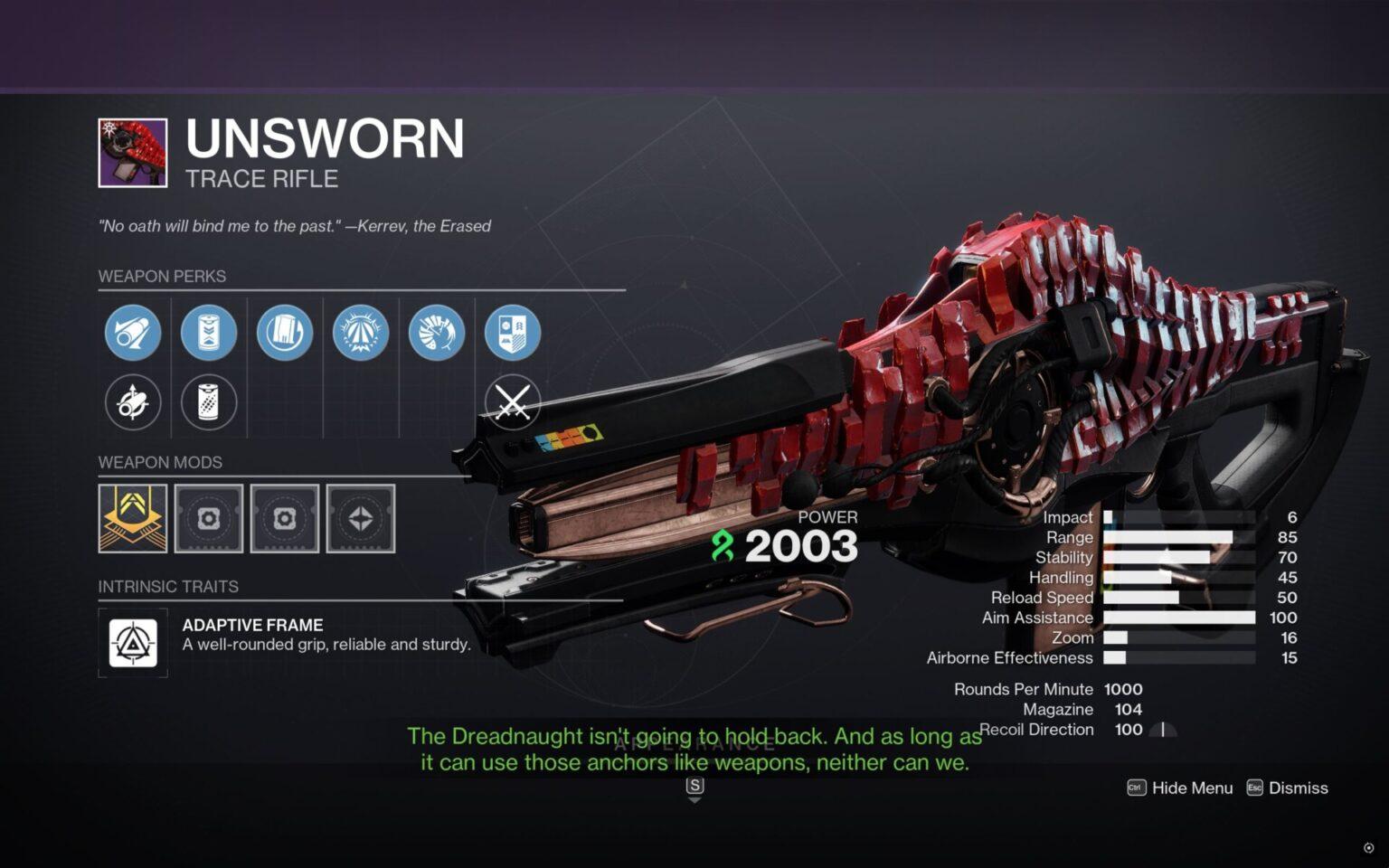Open the crossed swords kill tracker

click(513, 402)
